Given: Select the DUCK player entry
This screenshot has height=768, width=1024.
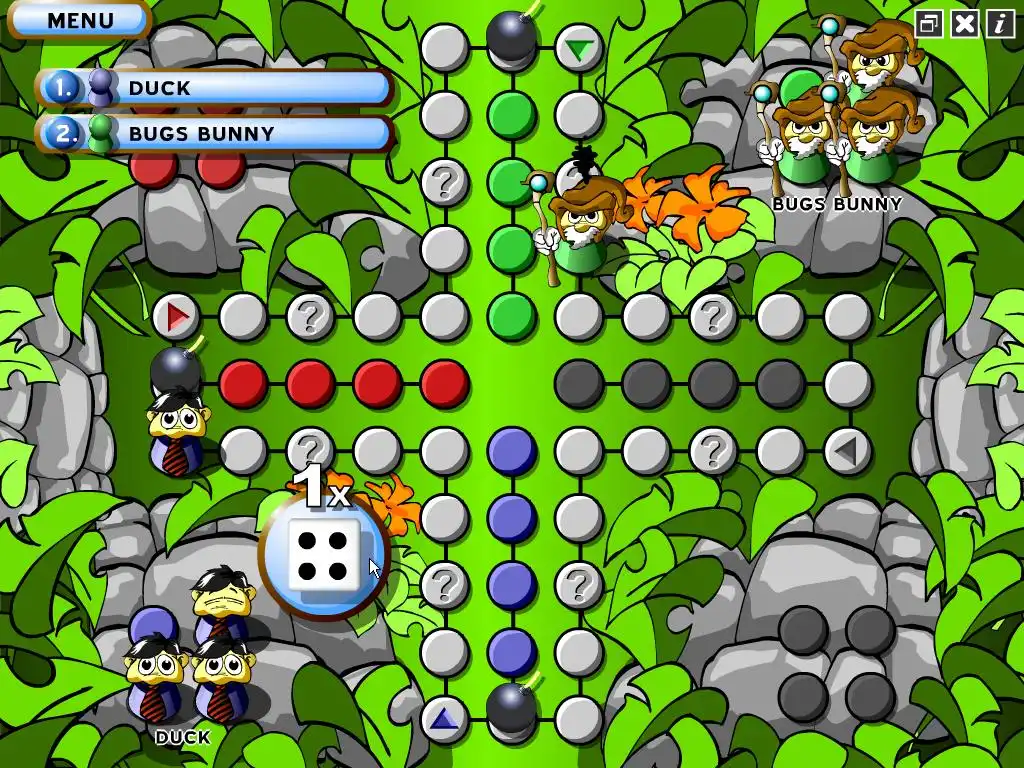Looking at the screenshot, I should [215, 88].
